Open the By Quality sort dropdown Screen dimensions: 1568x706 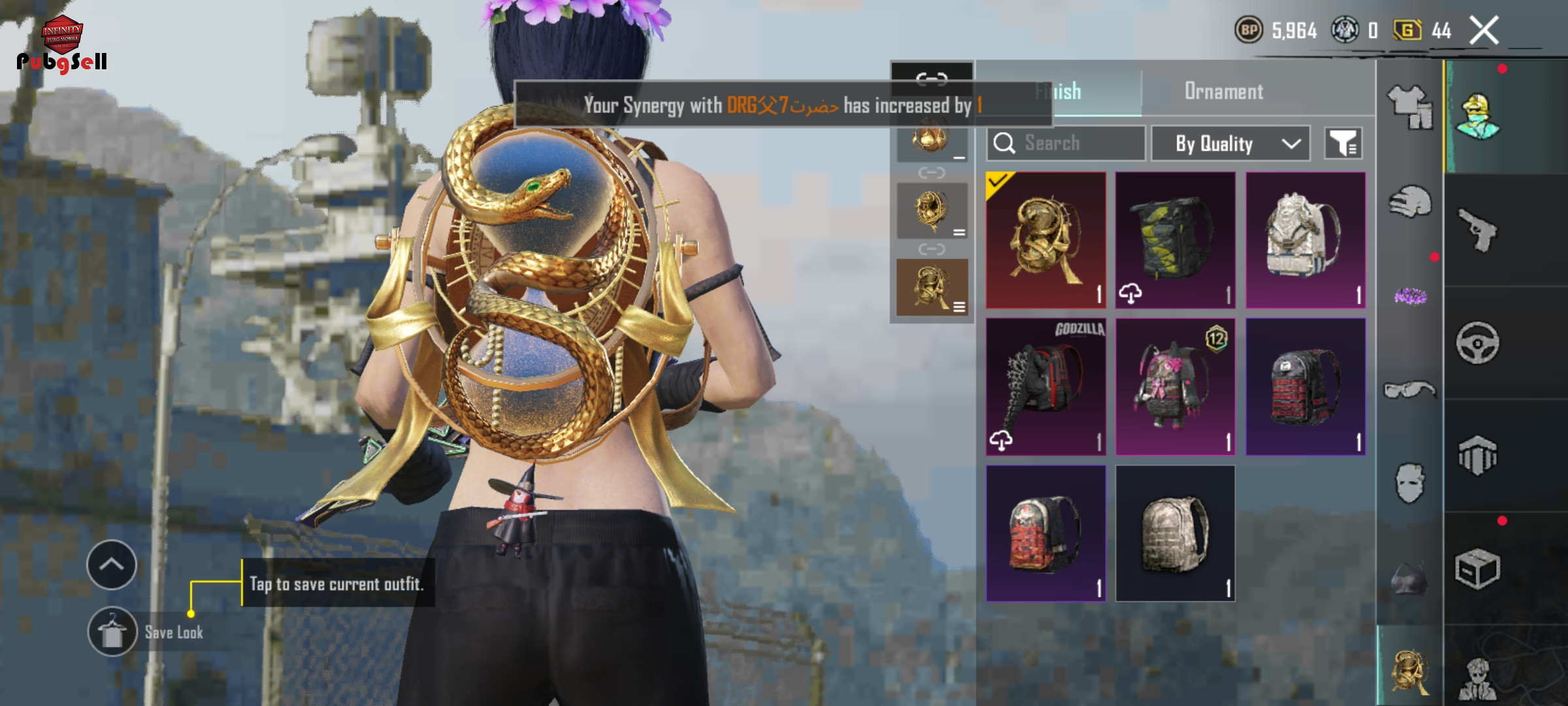1230,143
